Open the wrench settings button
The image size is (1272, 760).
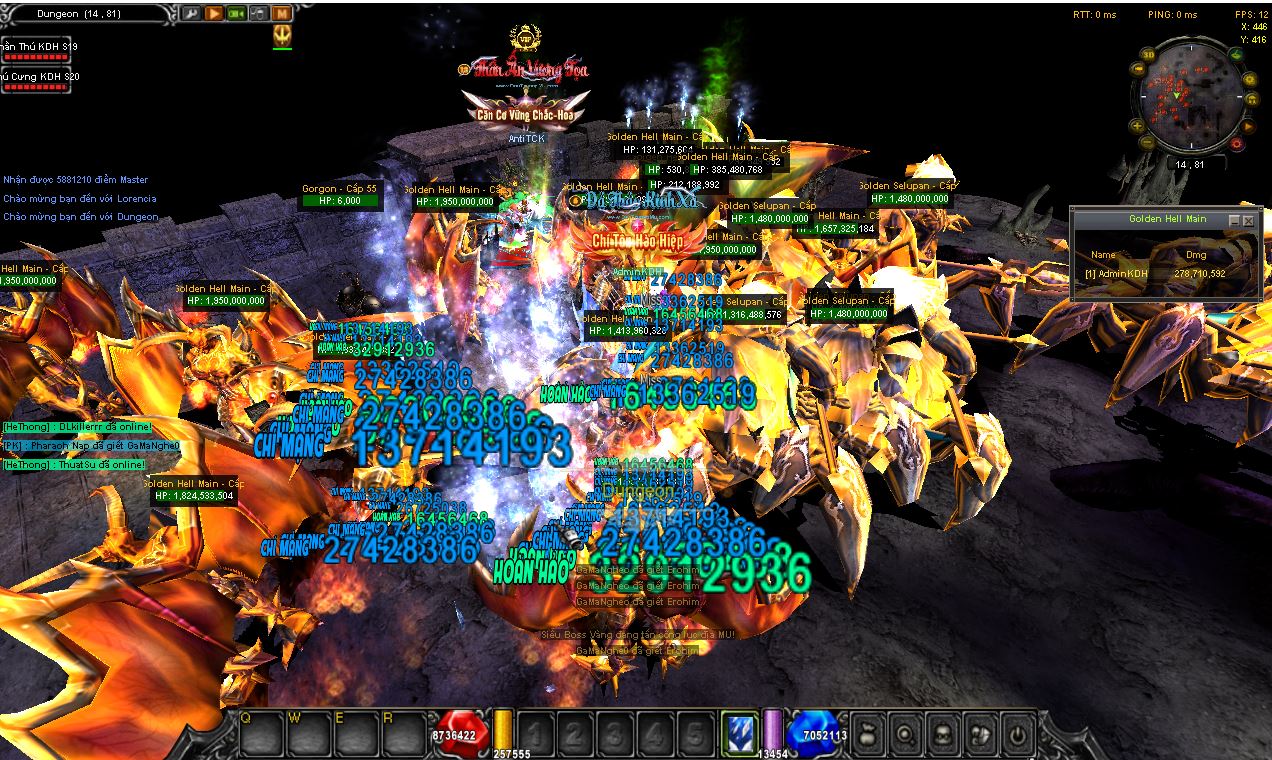click(x=191, y=14)
